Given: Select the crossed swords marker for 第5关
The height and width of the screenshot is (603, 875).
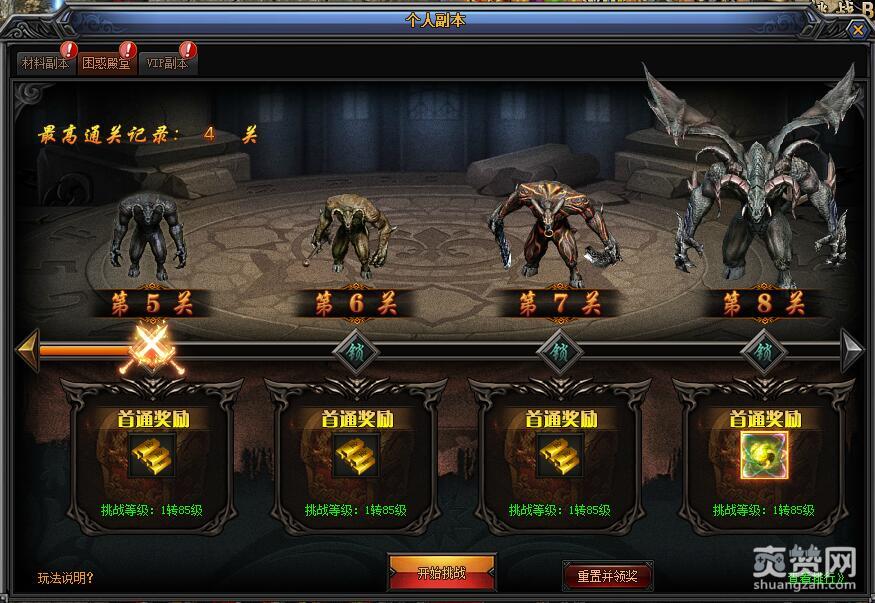Looking at the screenshot, I should (x=150, y=351).
